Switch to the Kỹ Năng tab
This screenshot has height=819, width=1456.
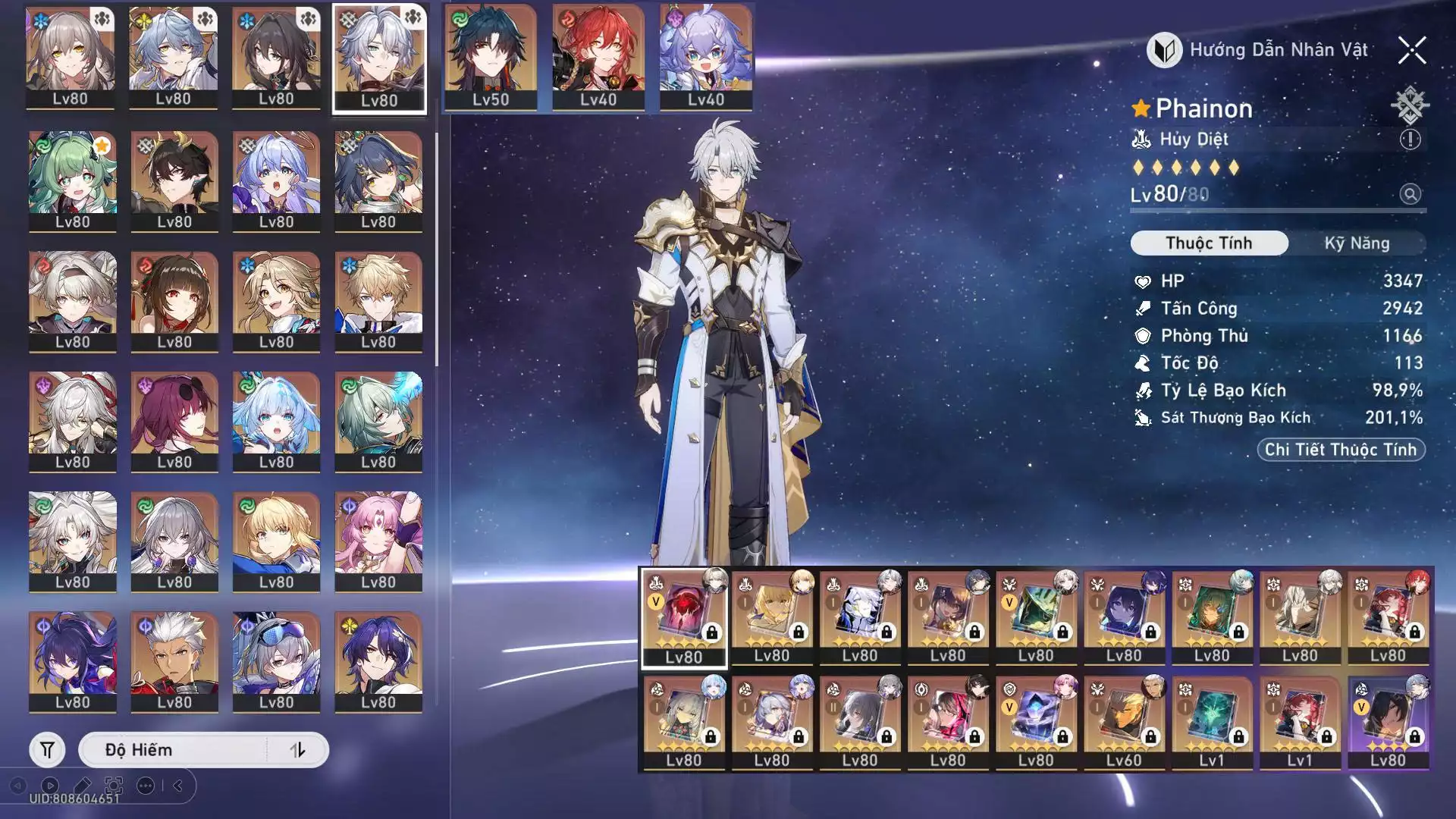pos(1357,243)
